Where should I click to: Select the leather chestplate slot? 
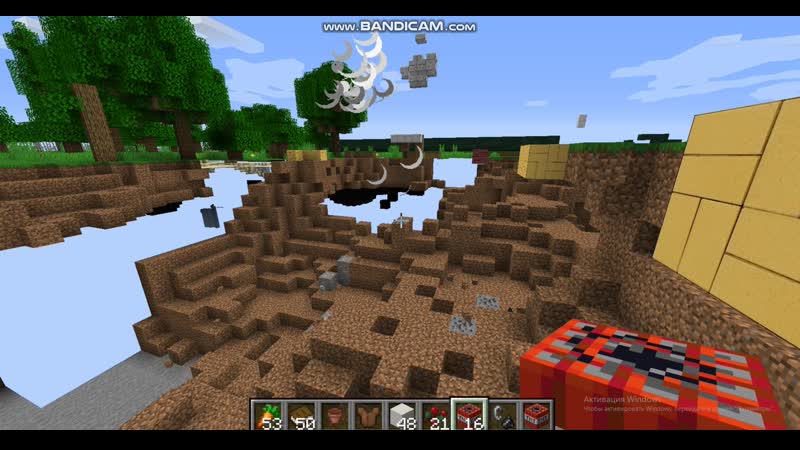point(366,413)
